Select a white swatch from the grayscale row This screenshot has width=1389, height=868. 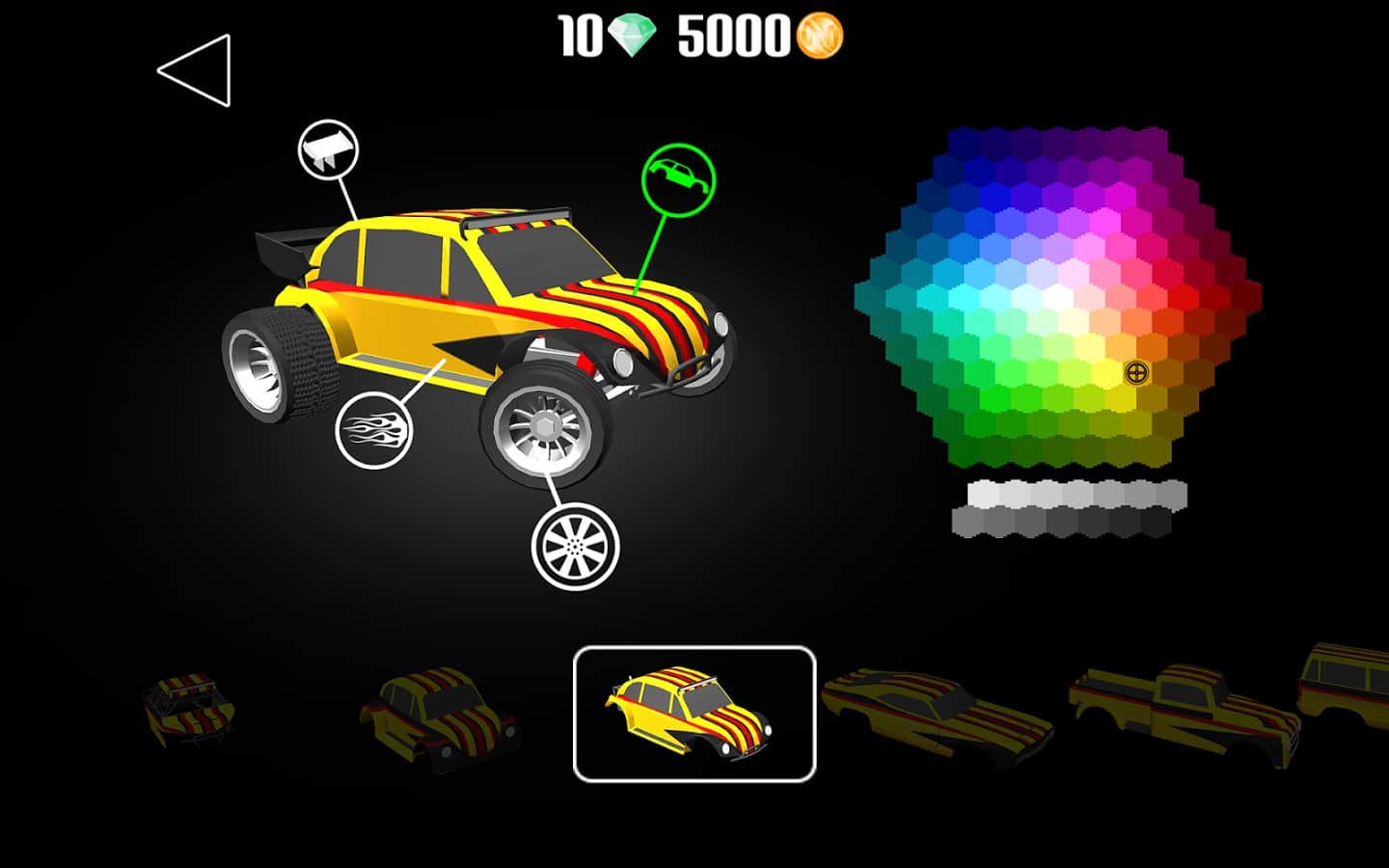(x=984, y=492)
